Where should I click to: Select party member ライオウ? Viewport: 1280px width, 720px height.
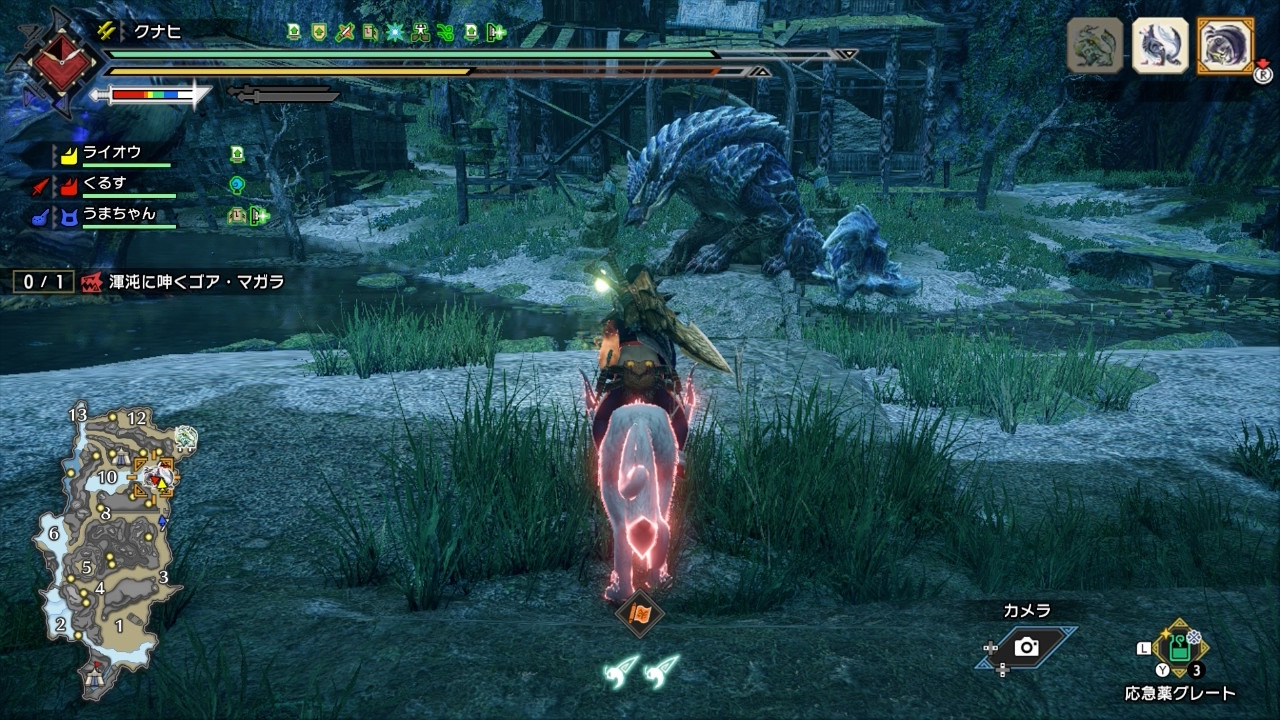[x=111, y=153]
